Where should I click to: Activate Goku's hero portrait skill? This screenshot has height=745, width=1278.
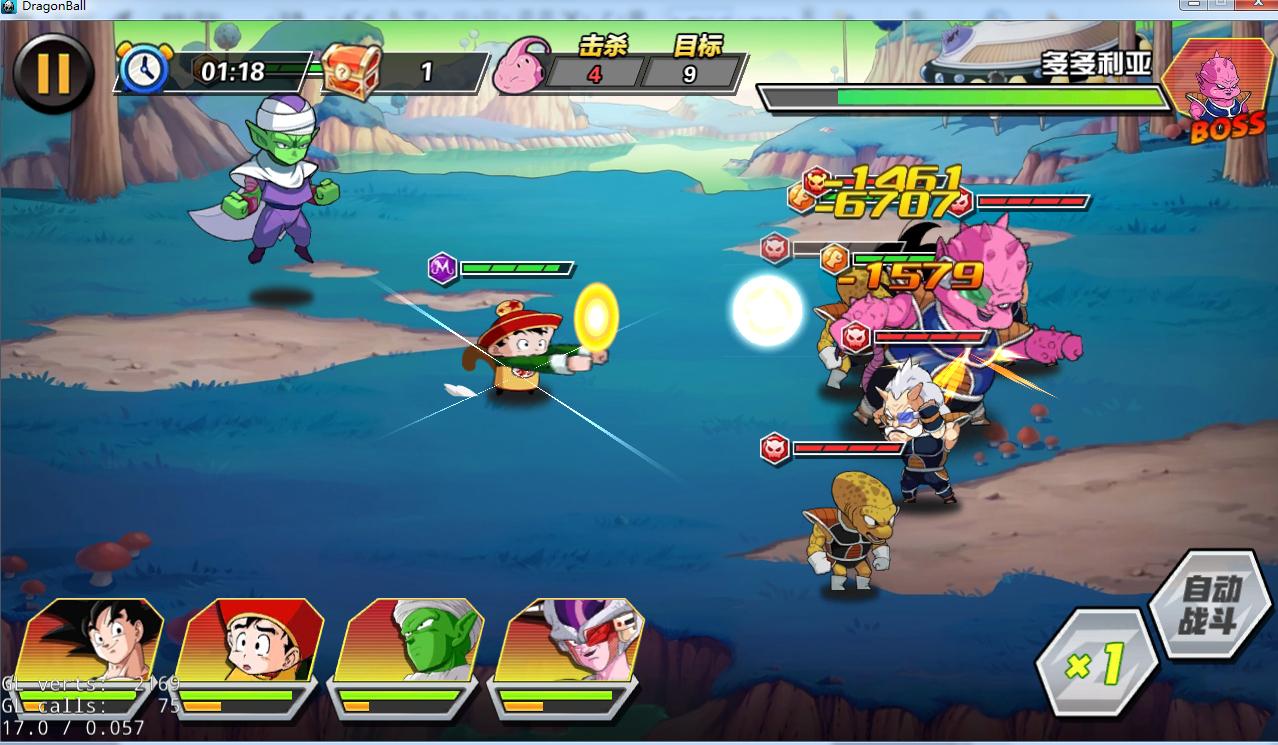92,643
